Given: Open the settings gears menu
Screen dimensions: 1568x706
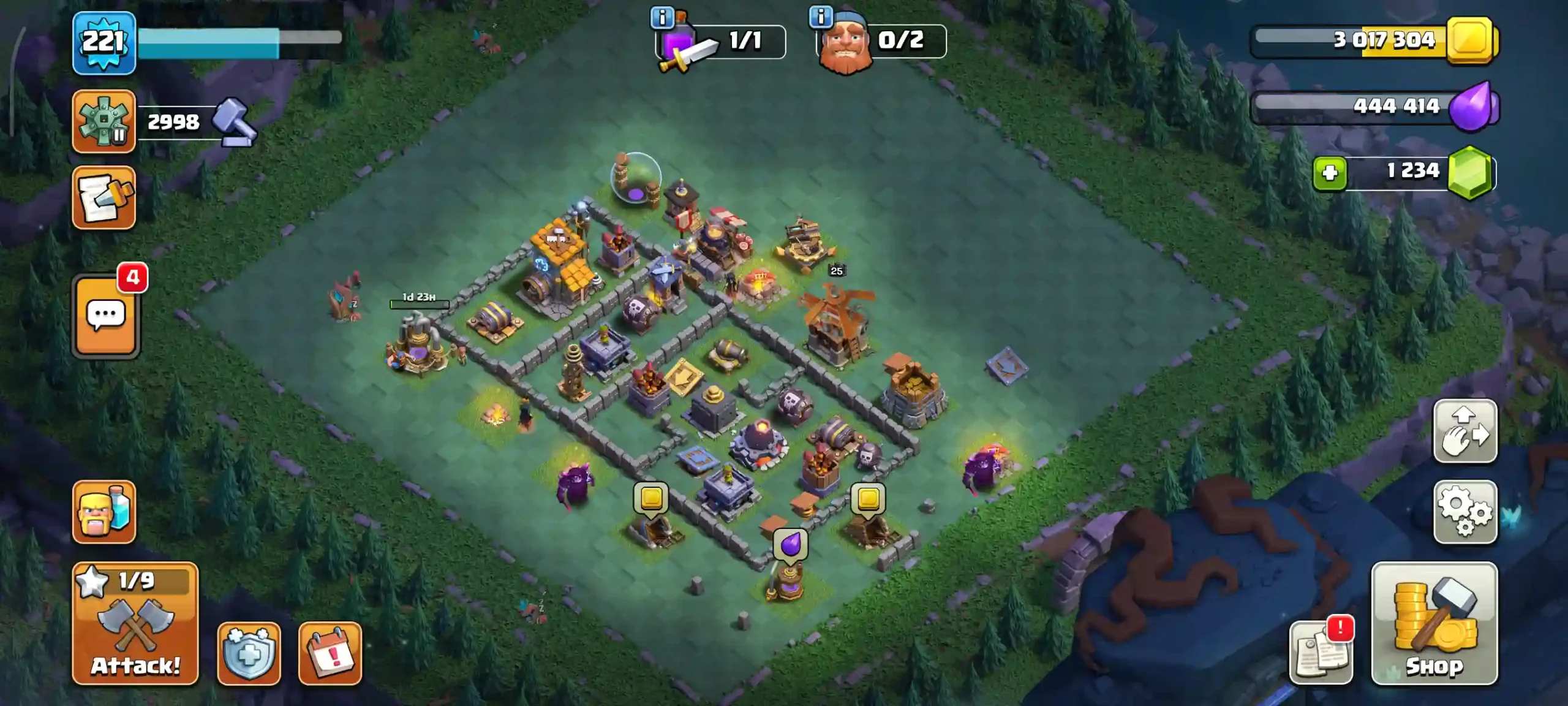Looking at the screenshot, I should 1464,512.
